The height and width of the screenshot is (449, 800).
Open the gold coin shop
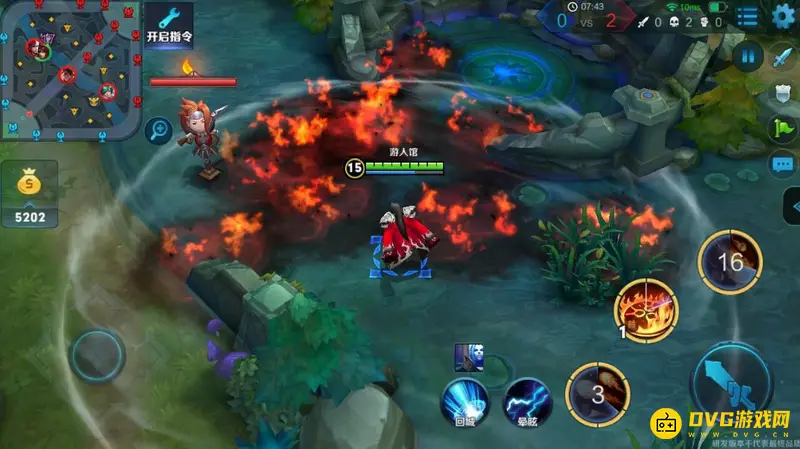pos(30,185)
